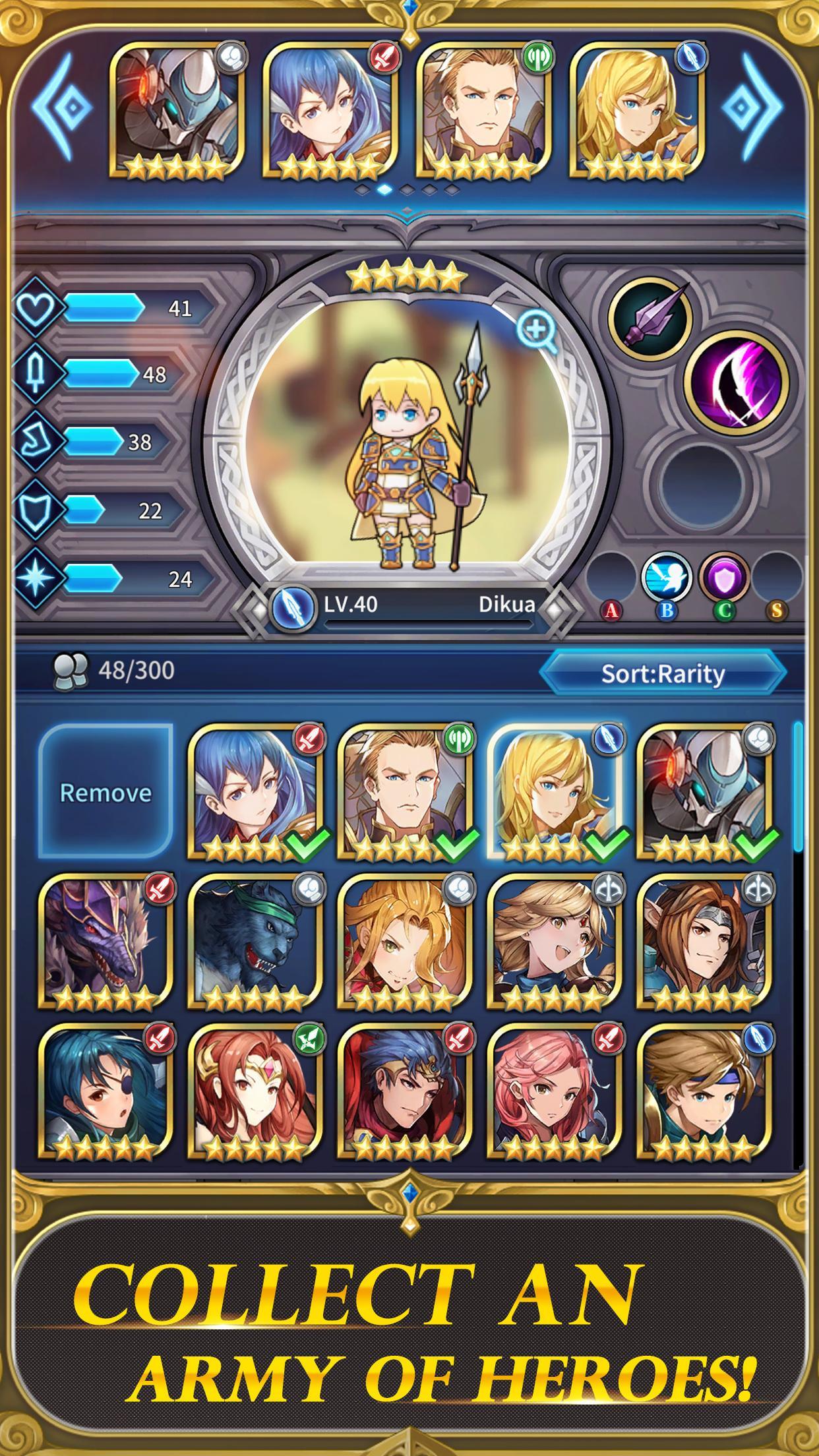819x1456 pixels.
Task: Pick the elf-eared headband archer card
Action: click(704, 942)
